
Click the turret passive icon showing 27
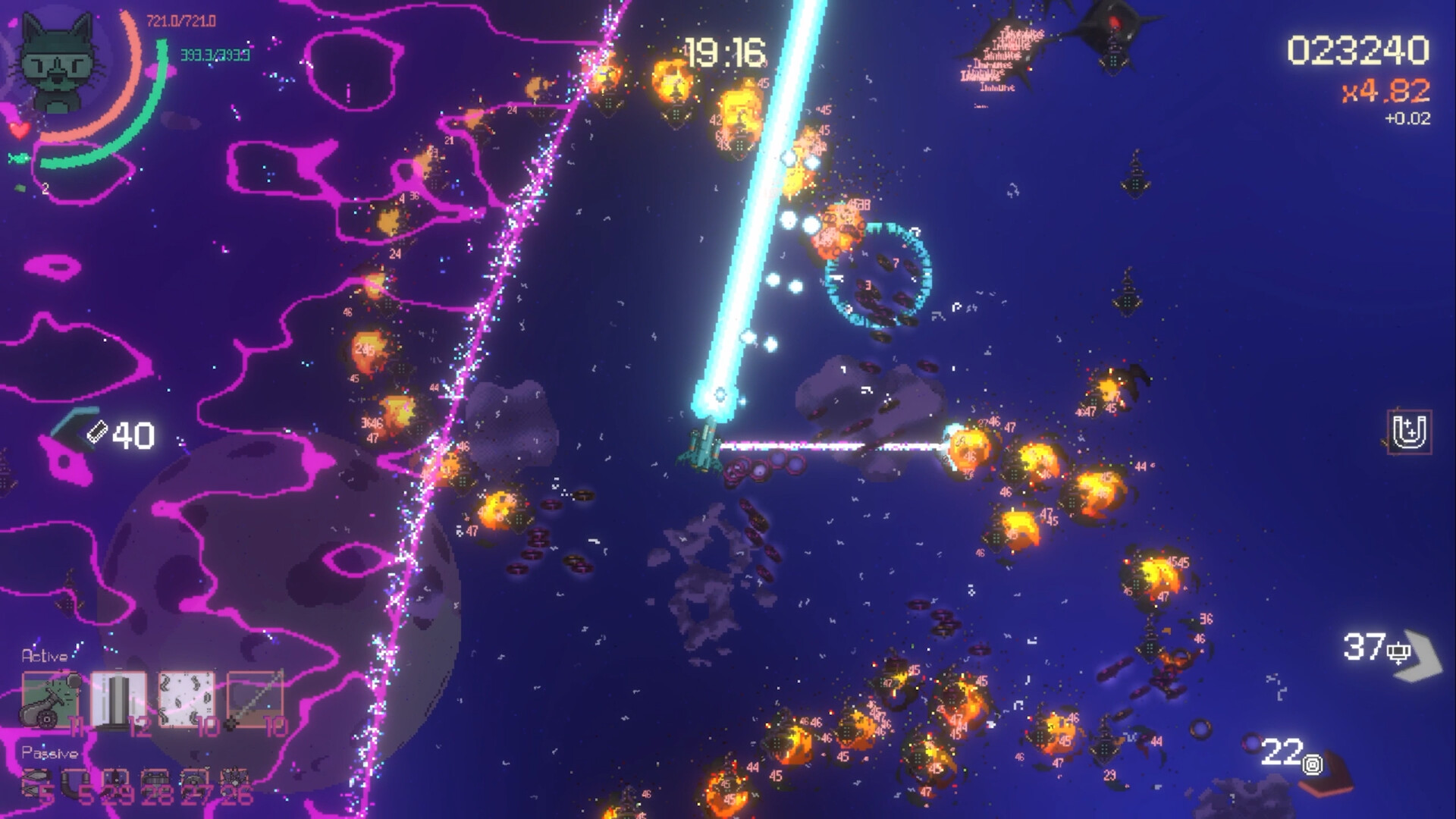193,780
